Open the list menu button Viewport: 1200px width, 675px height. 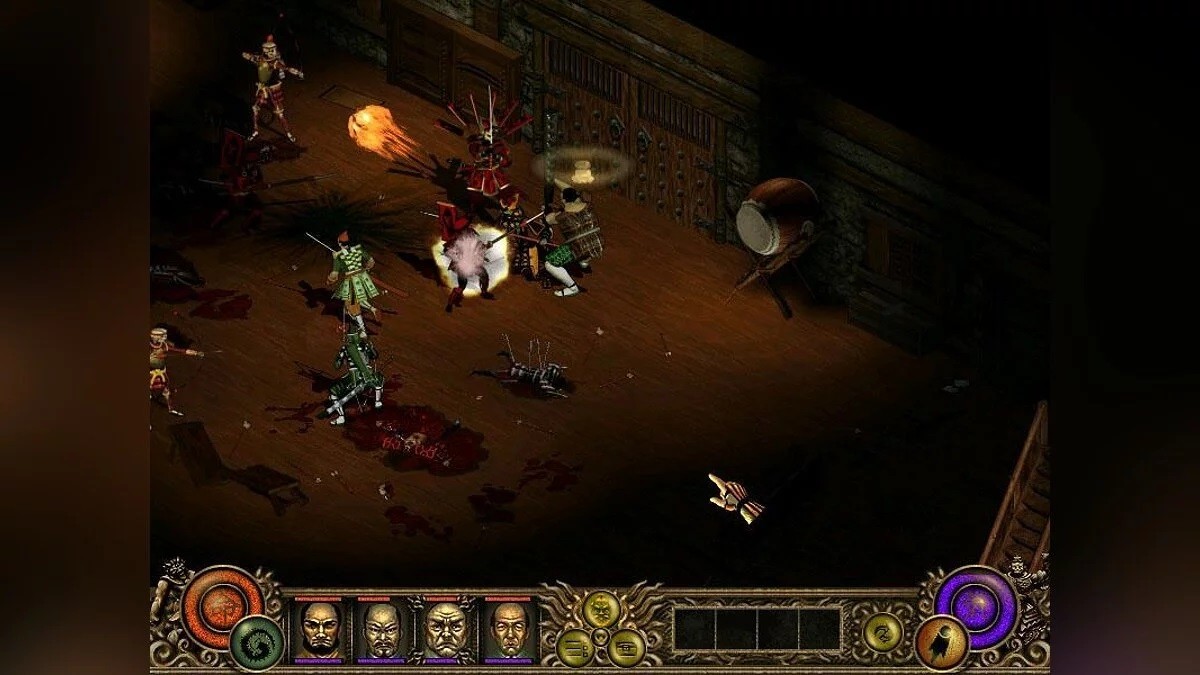click(x=575, y=647)
